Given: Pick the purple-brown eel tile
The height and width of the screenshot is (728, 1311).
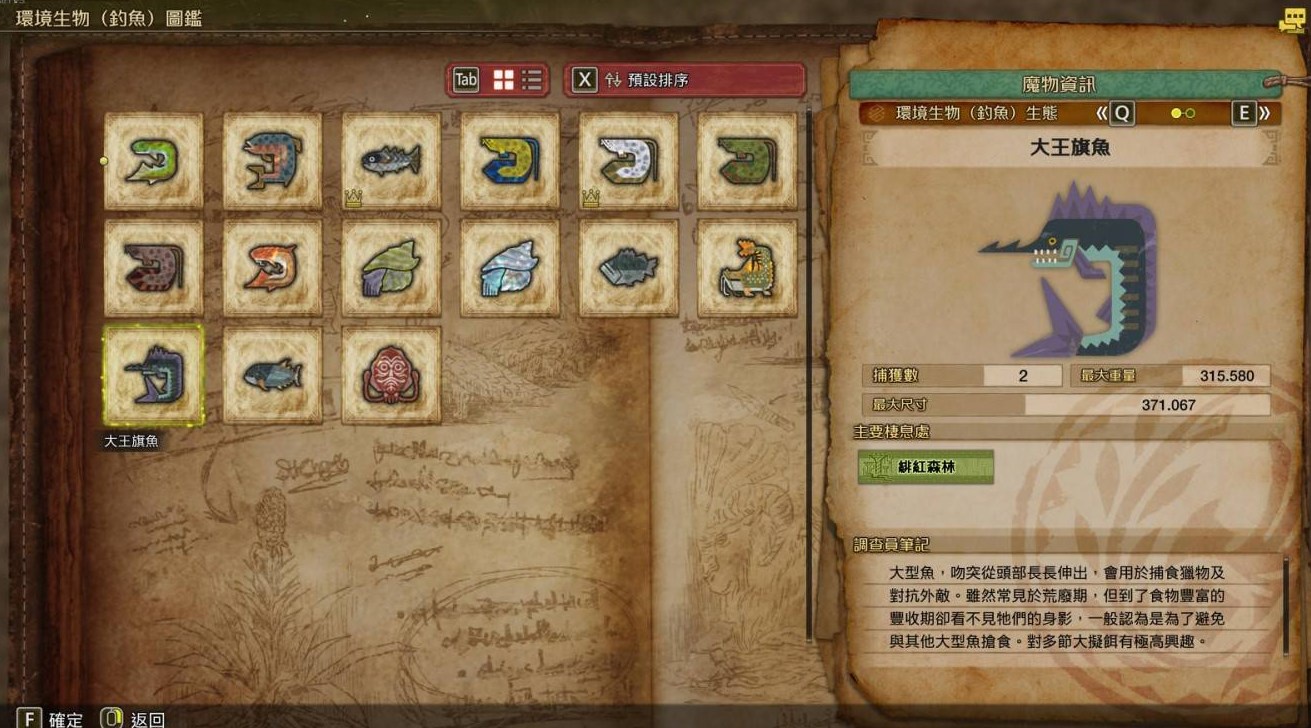Looking at the screenshot, I should click(x=154, y=268).
